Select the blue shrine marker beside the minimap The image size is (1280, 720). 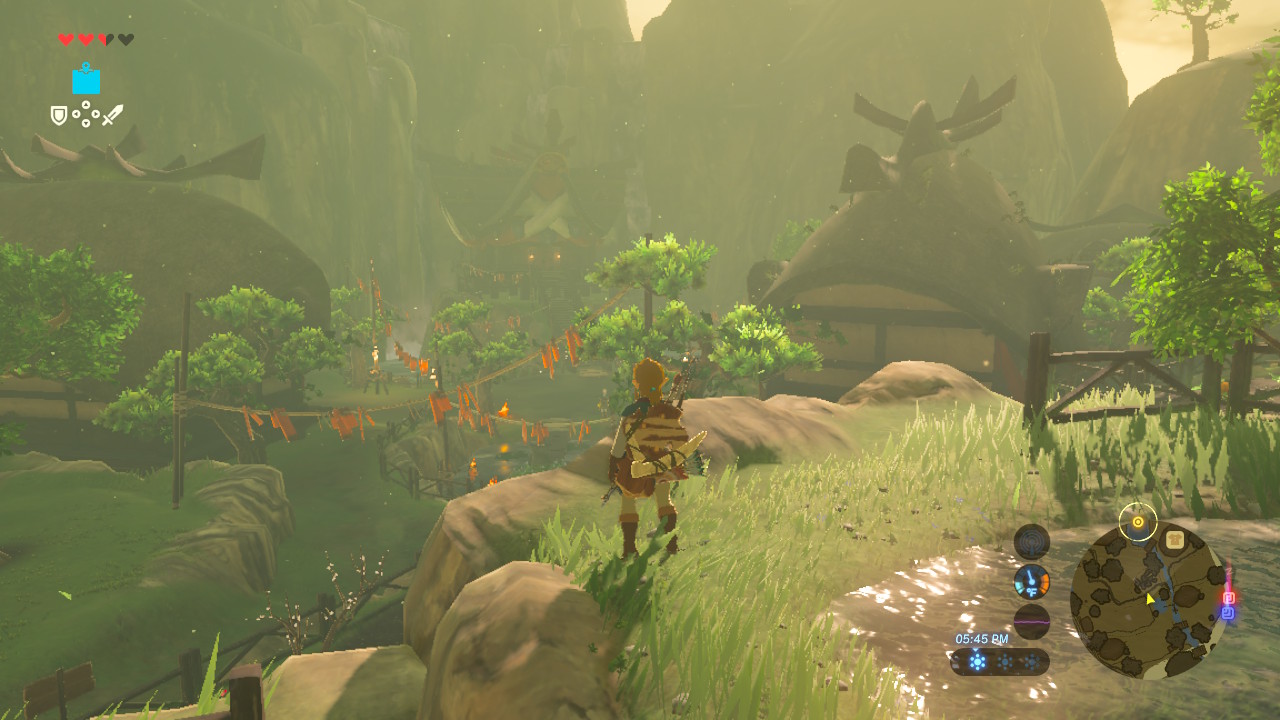coord(1227,612)
